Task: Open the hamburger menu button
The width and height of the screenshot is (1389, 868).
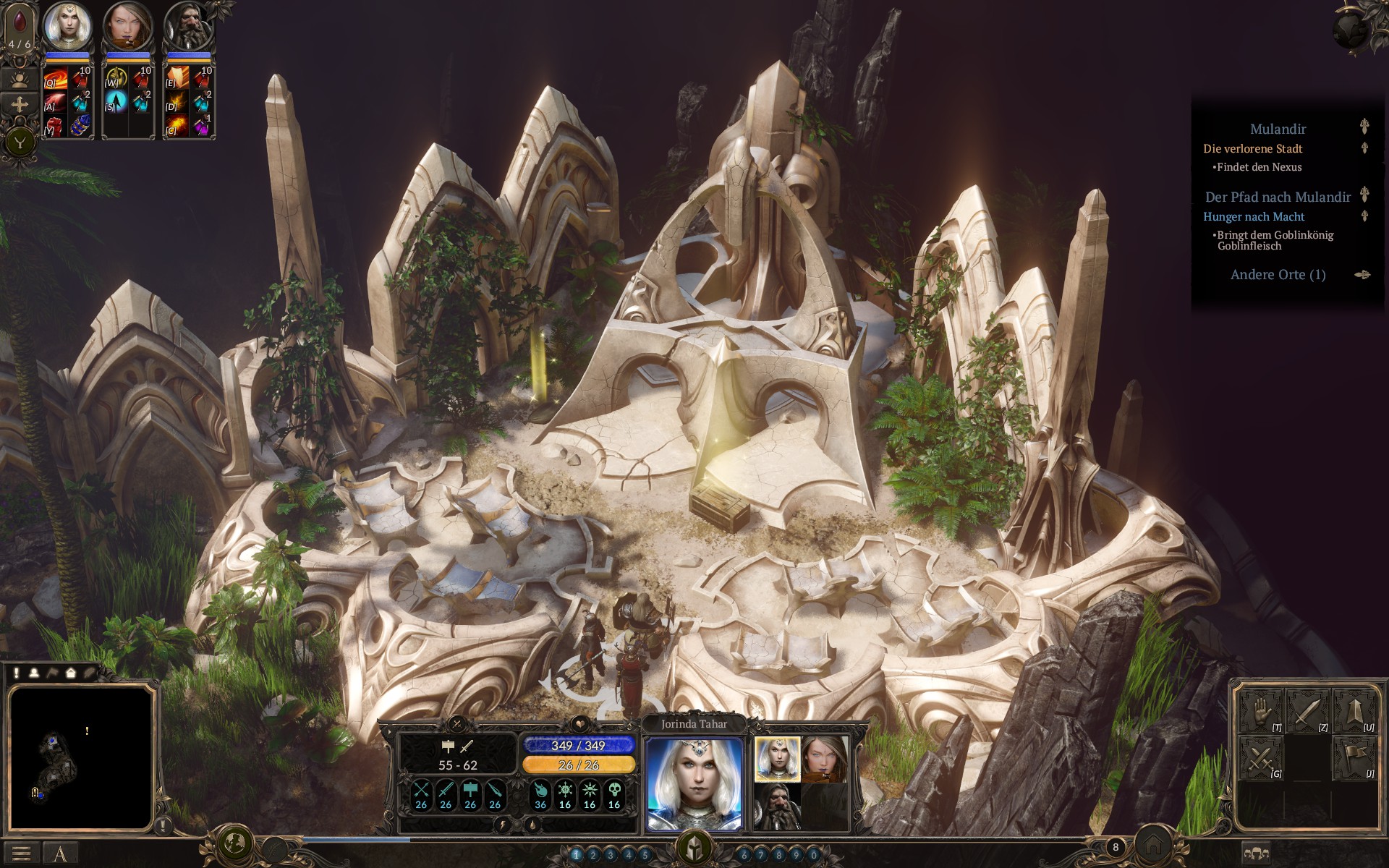Action: pos(21,854)
